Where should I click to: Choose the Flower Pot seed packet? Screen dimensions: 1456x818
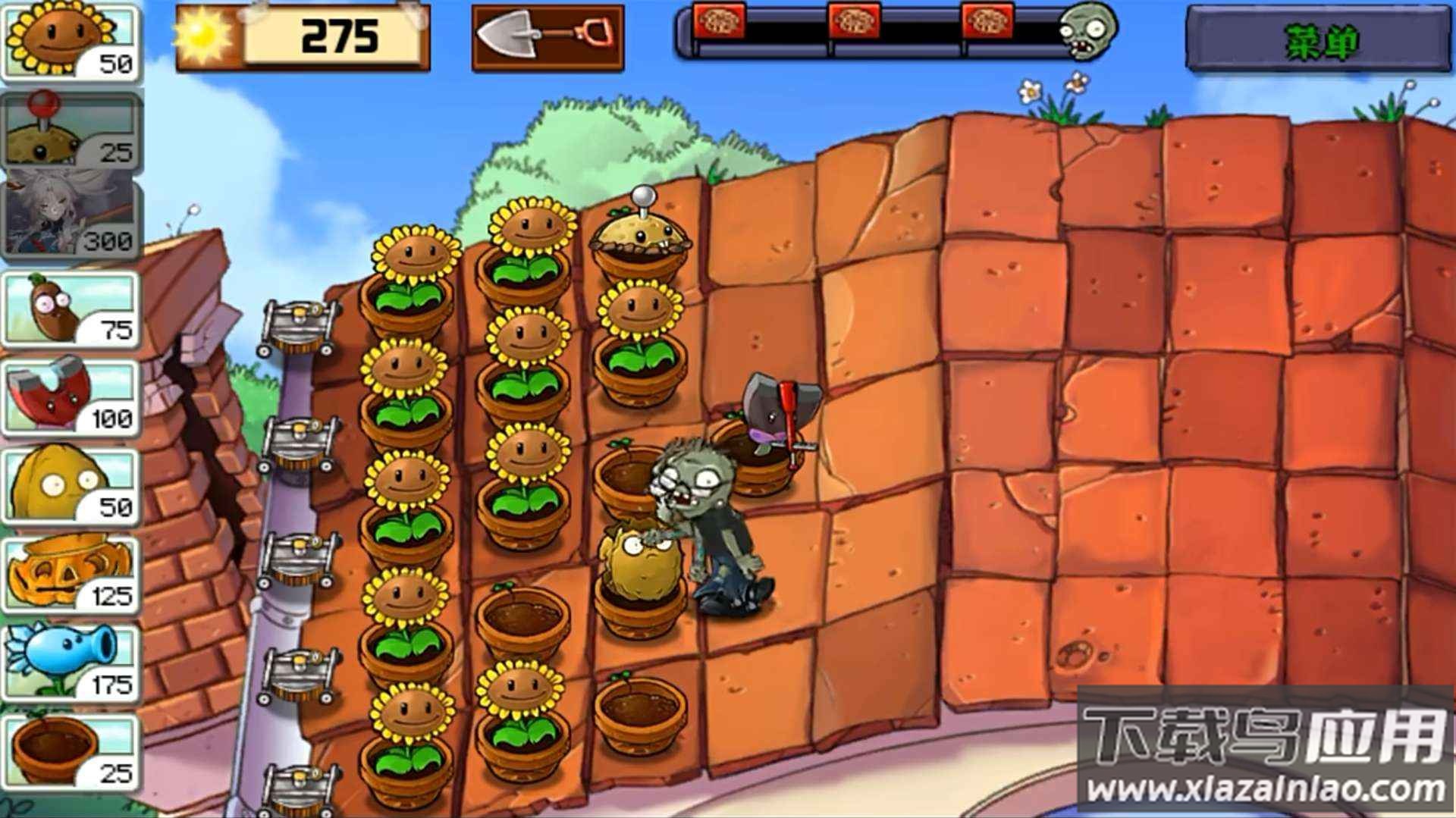[x=71, y=752]
